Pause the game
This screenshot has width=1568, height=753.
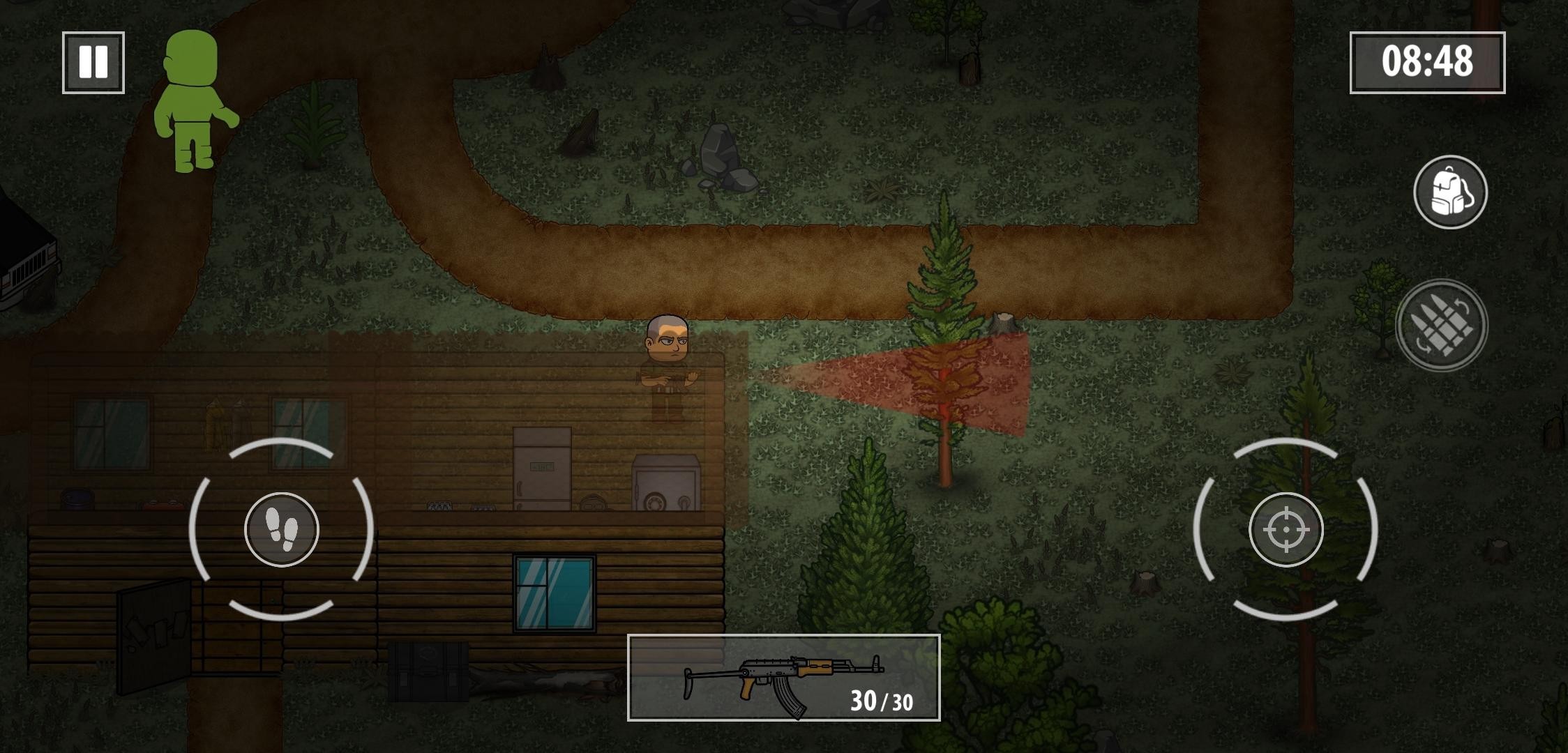pos(93,62)
